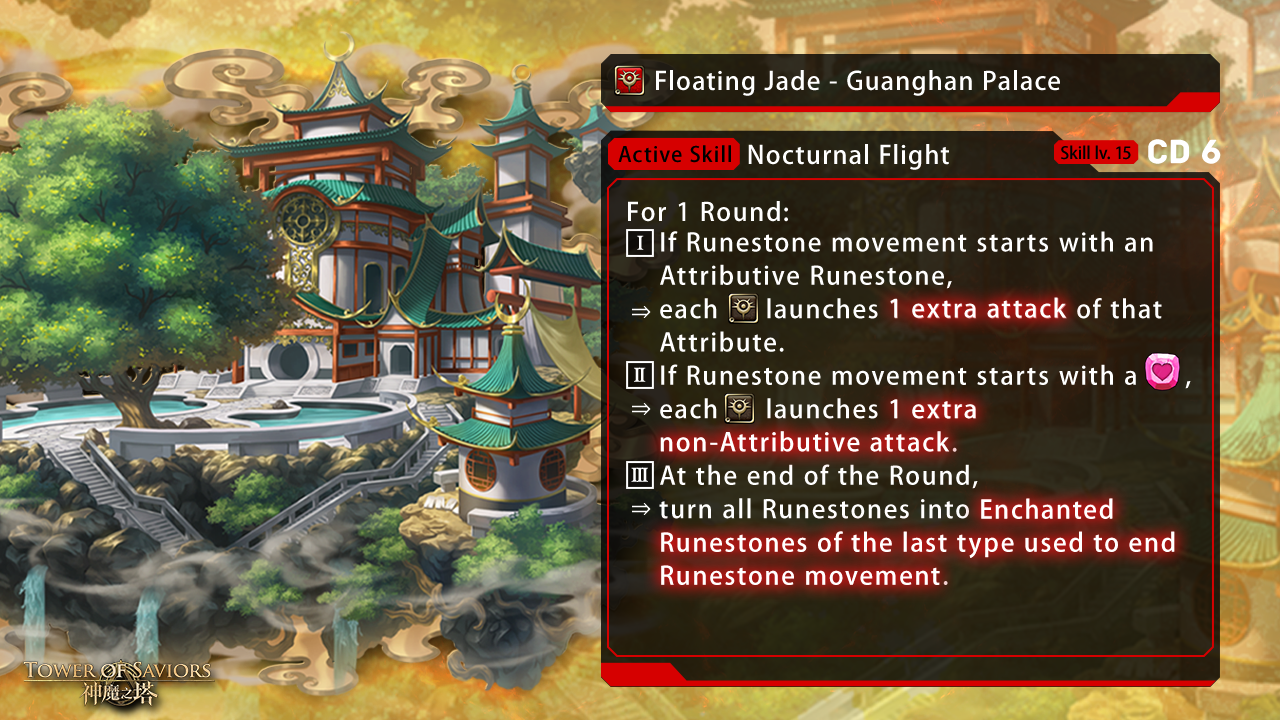Click the red craft icon beside Floating Jade title
The width and height of the screenshot is (1280, 720).
click(629, 80)
